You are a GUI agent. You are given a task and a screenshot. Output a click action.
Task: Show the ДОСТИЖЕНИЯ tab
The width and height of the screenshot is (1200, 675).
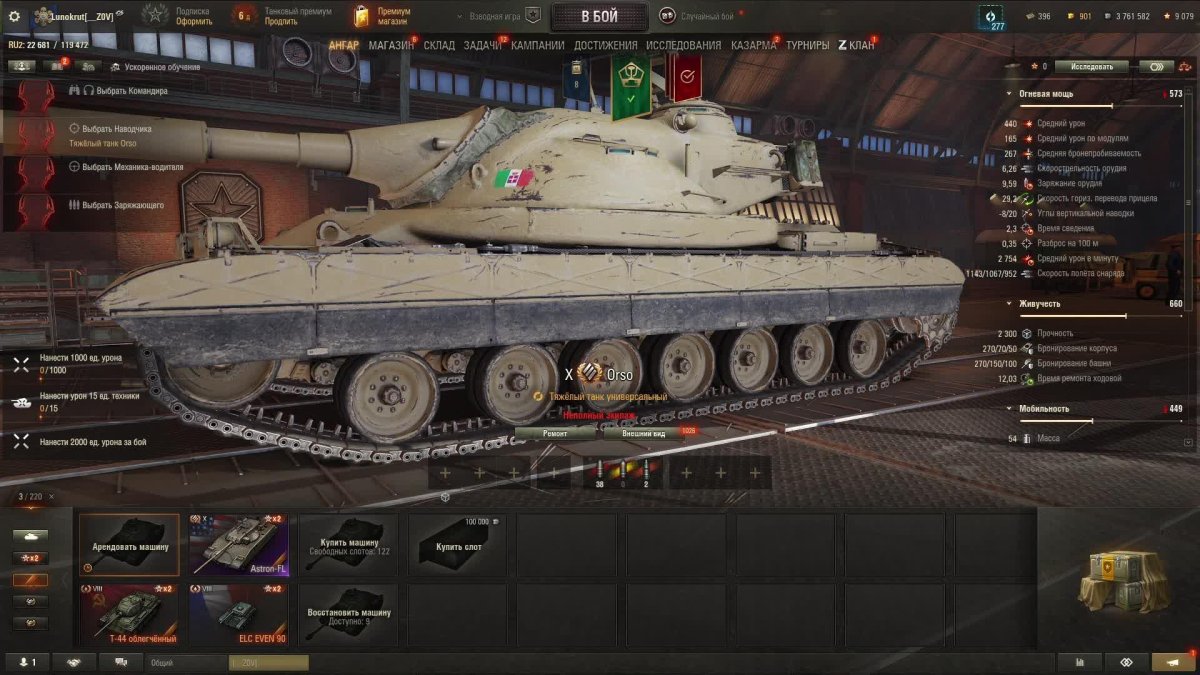[x=606, y=46]
